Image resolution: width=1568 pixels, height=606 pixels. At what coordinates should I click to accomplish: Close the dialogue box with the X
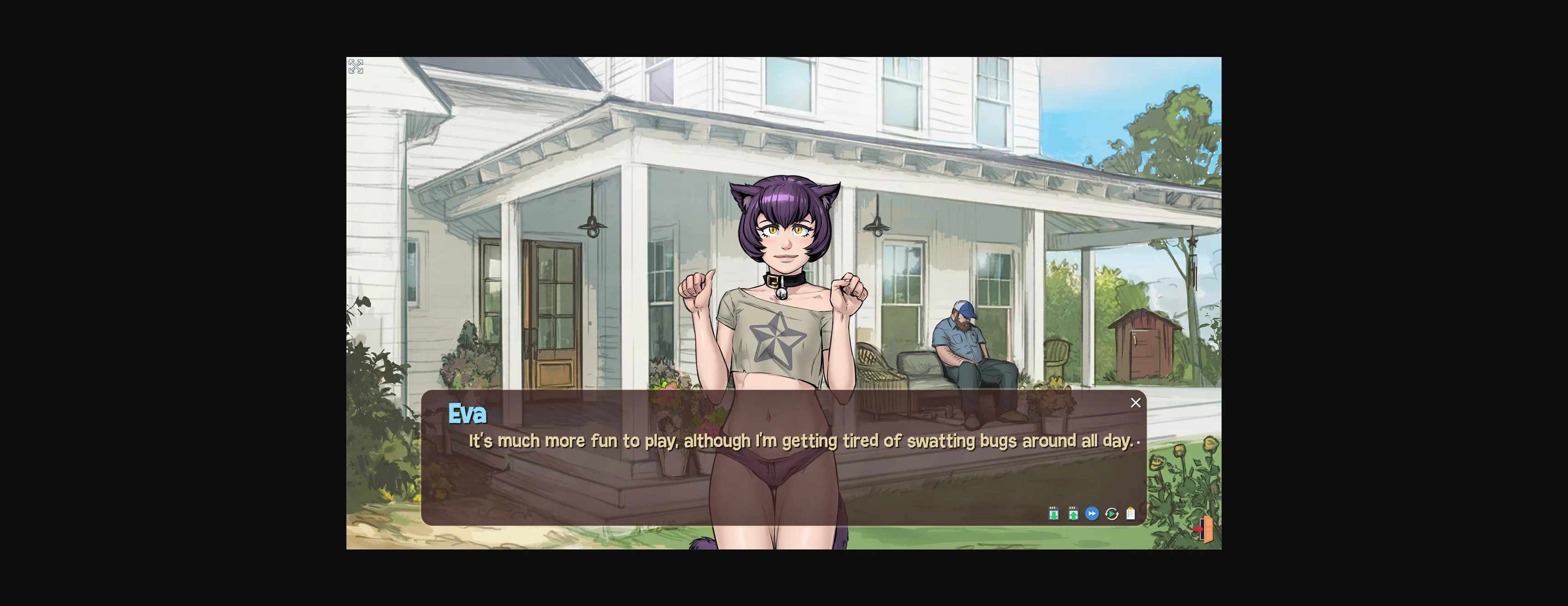1135,403
